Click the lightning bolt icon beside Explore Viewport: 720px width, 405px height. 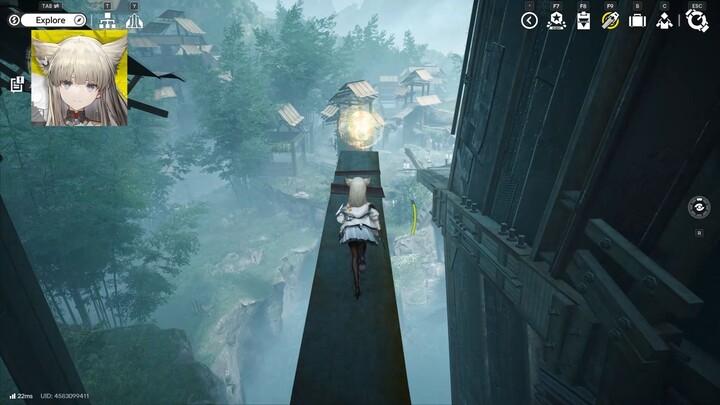click(14, 20)
